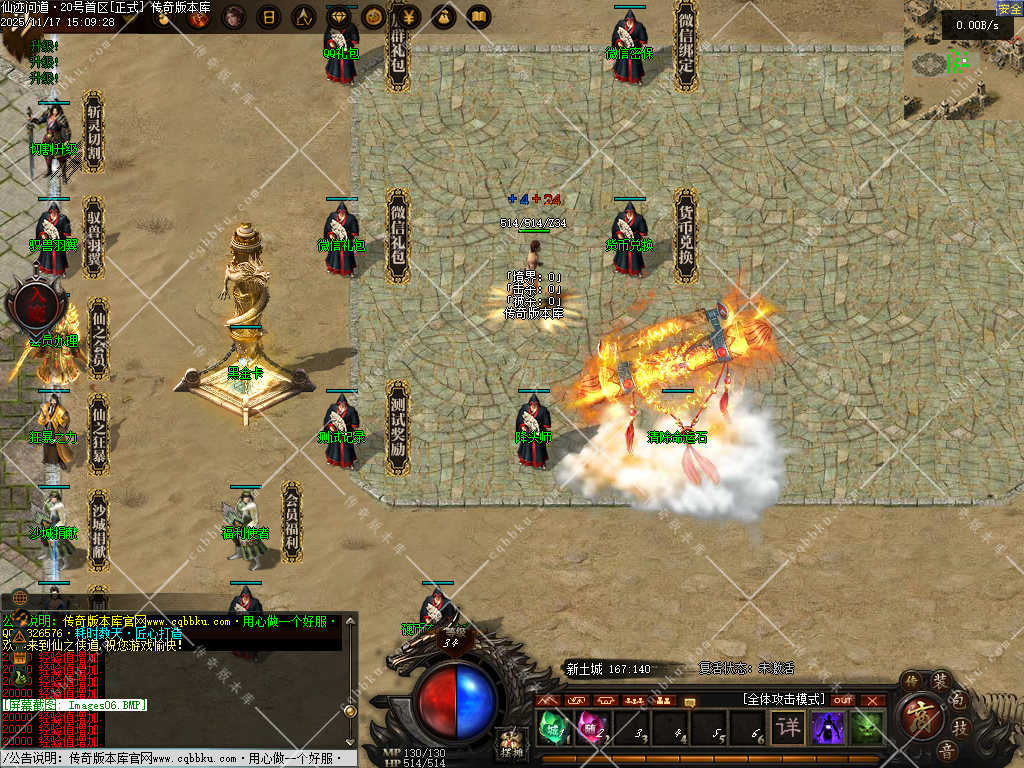Open the diamond icon in the top bar
Viewport: 1024px width, 768px height.
click(340, 17)
